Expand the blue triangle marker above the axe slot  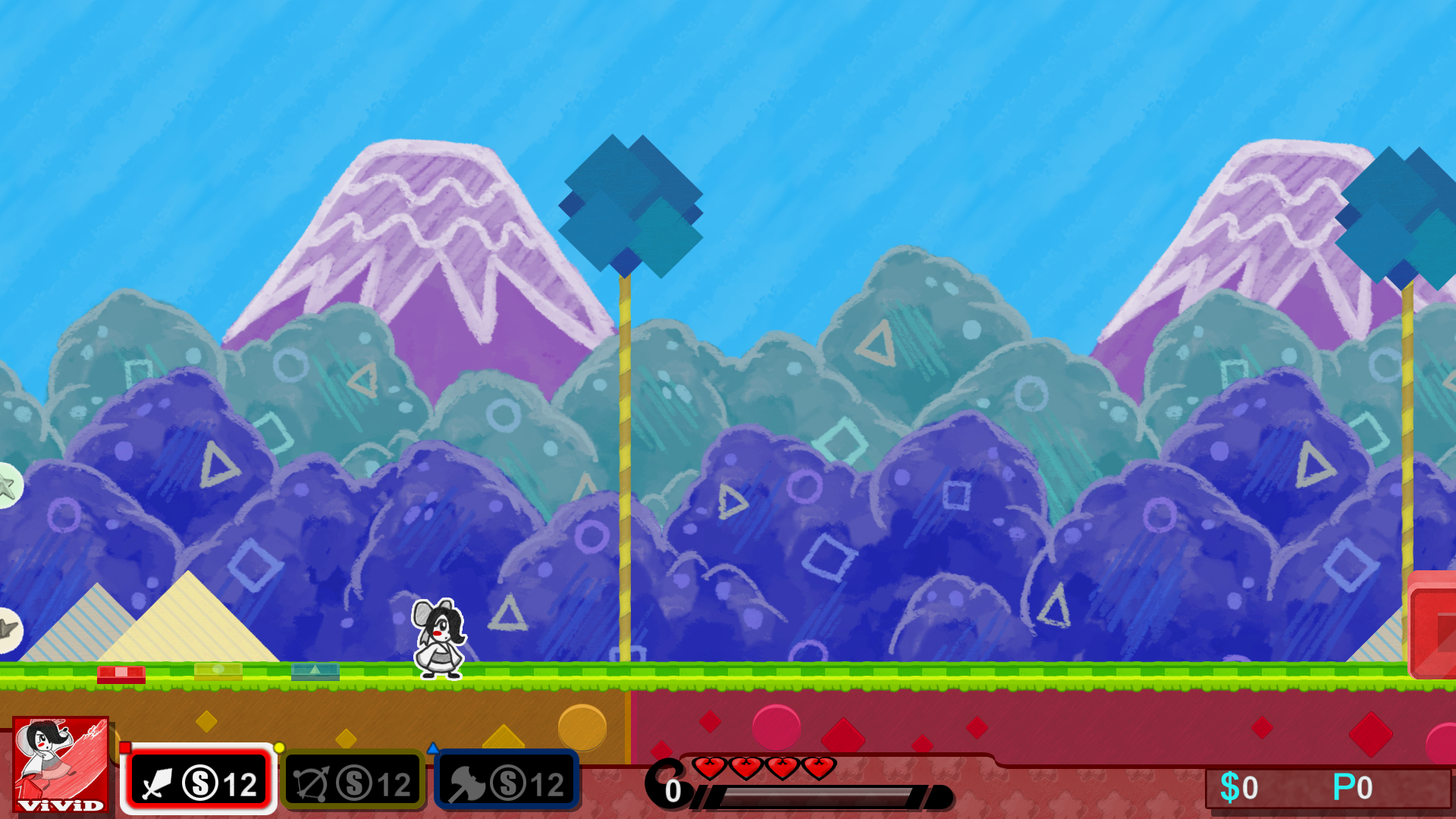pos(434,747)
